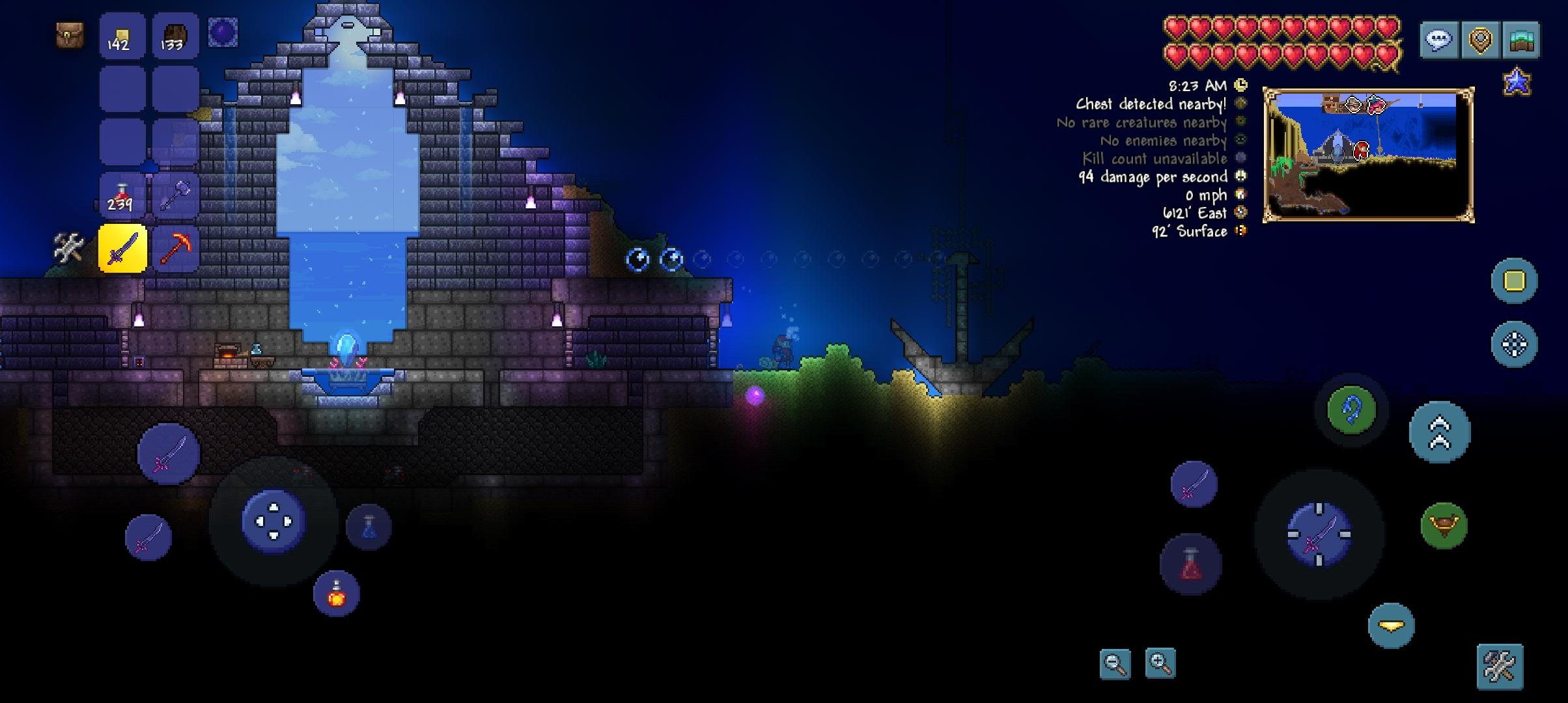Zoom in with the magnifier plus button
Screen dimensions: 1568x703
point(1160,664)
